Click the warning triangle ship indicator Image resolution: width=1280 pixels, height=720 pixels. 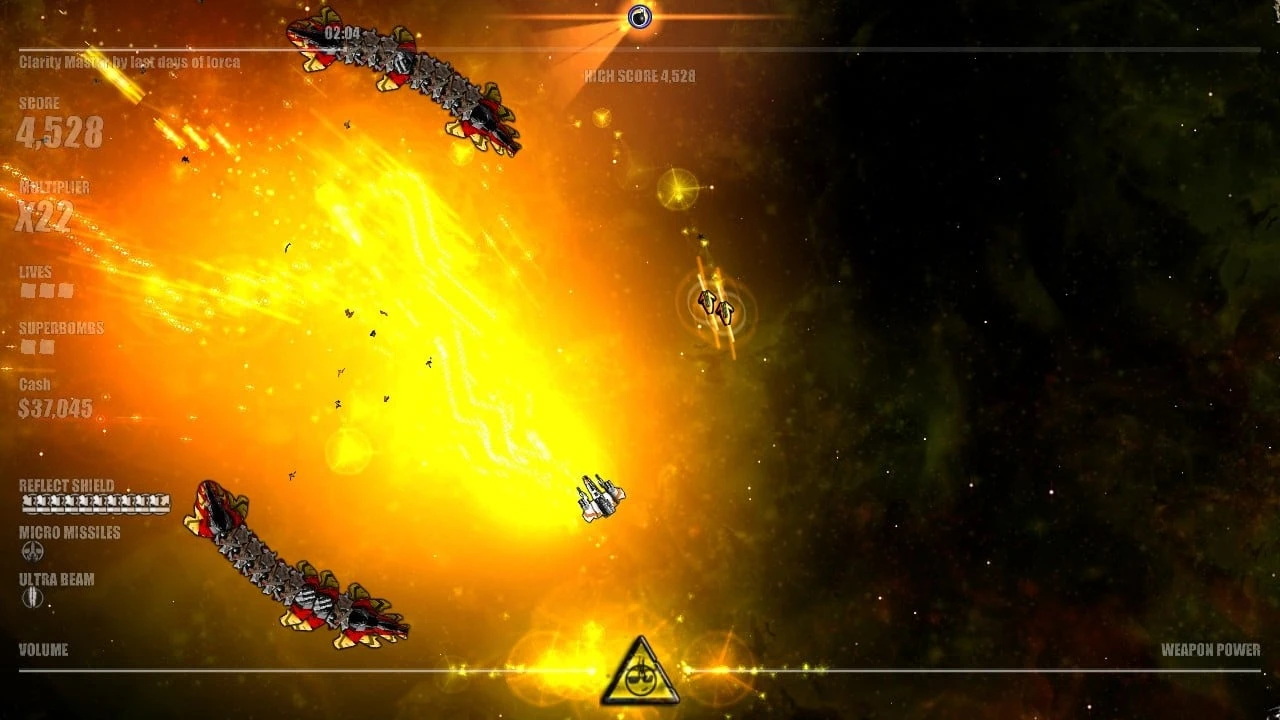coord(640,663)
